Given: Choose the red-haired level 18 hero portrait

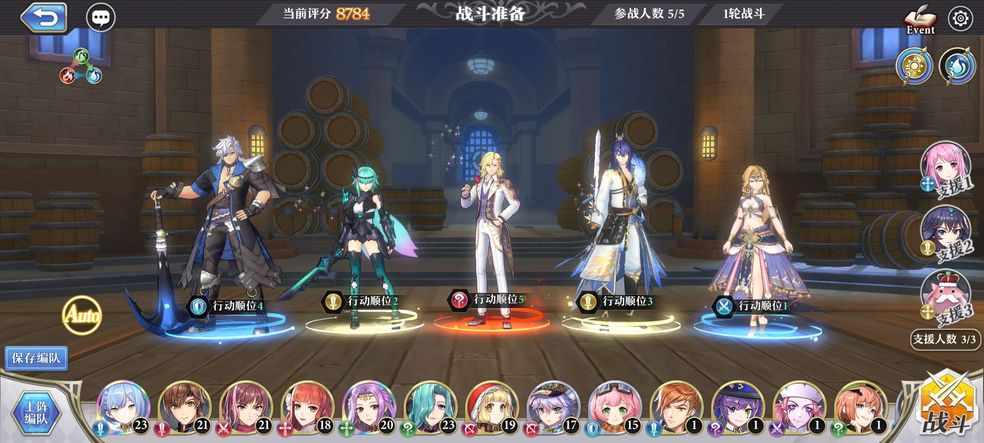Looking at the screenshot, I should pyautogui.click(x=307, y=407).
